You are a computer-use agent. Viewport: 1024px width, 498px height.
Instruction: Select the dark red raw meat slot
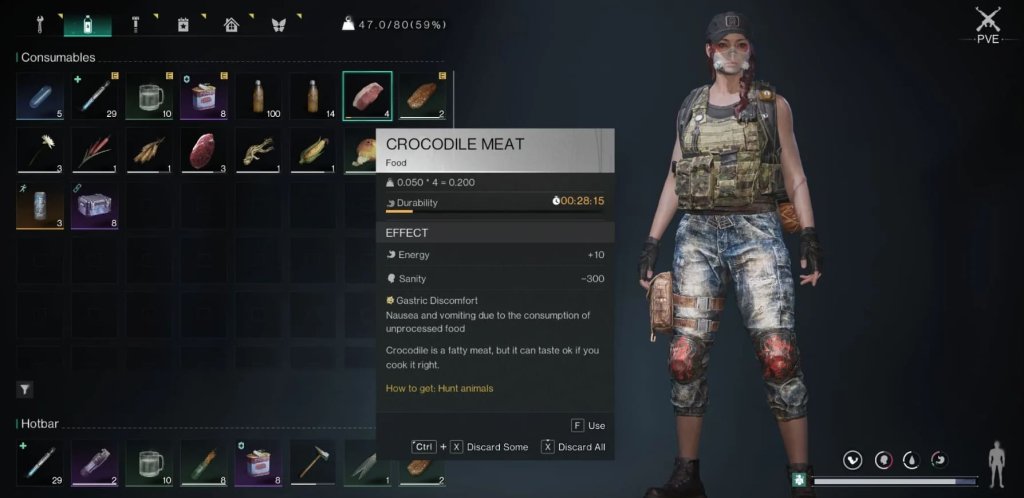tap(204, 150)
